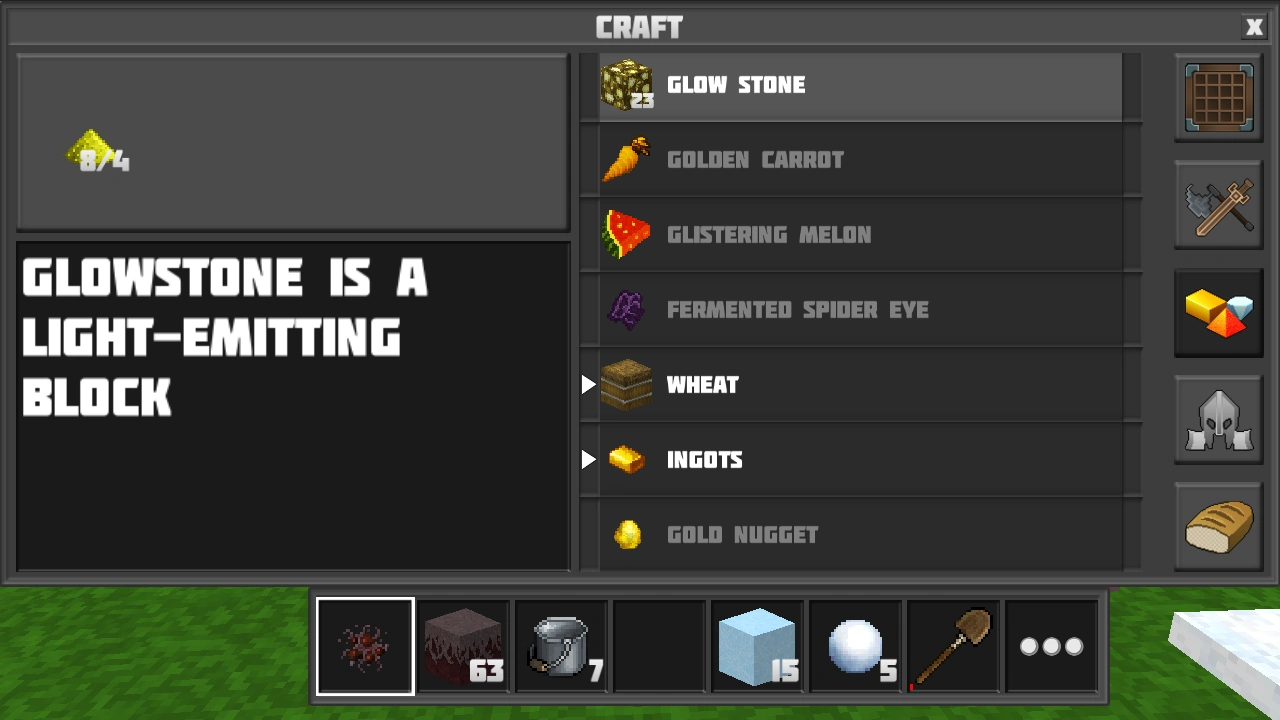This screenshot has height=720, width=1280.
Task: Select the tools and weapons category
Action: [x=1218, y=205]
